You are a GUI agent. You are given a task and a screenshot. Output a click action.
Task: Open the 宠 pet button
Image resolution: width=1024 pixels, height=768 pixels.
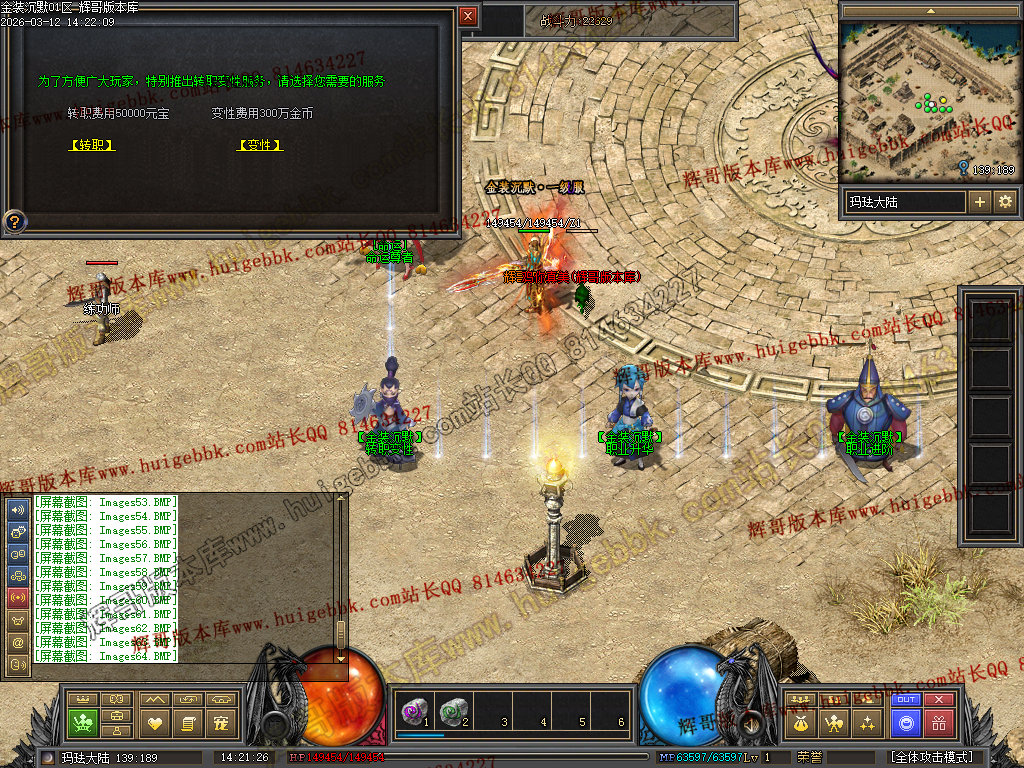coord(221,722)
